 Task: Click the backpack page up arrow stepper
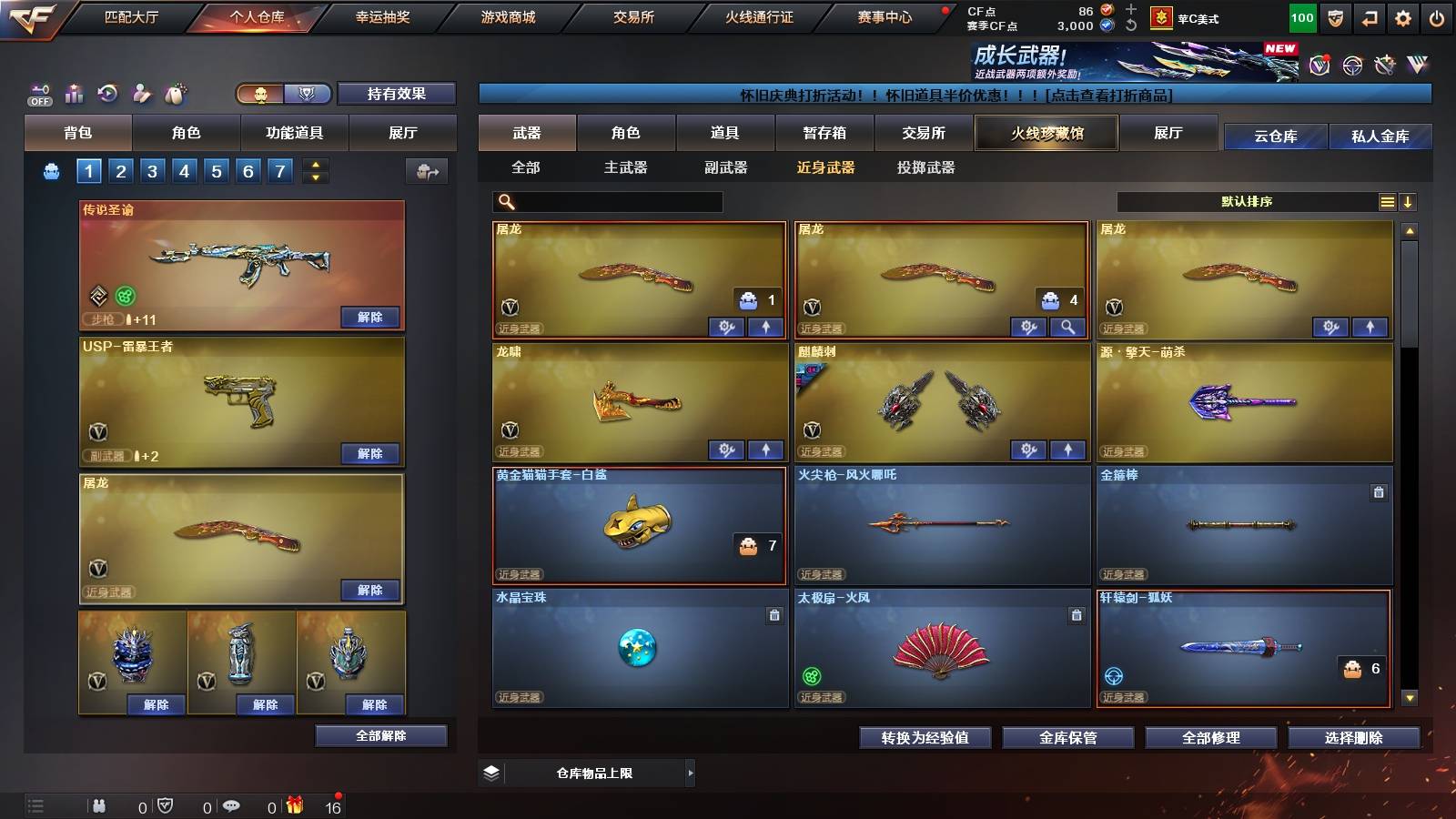click(314, 164)
